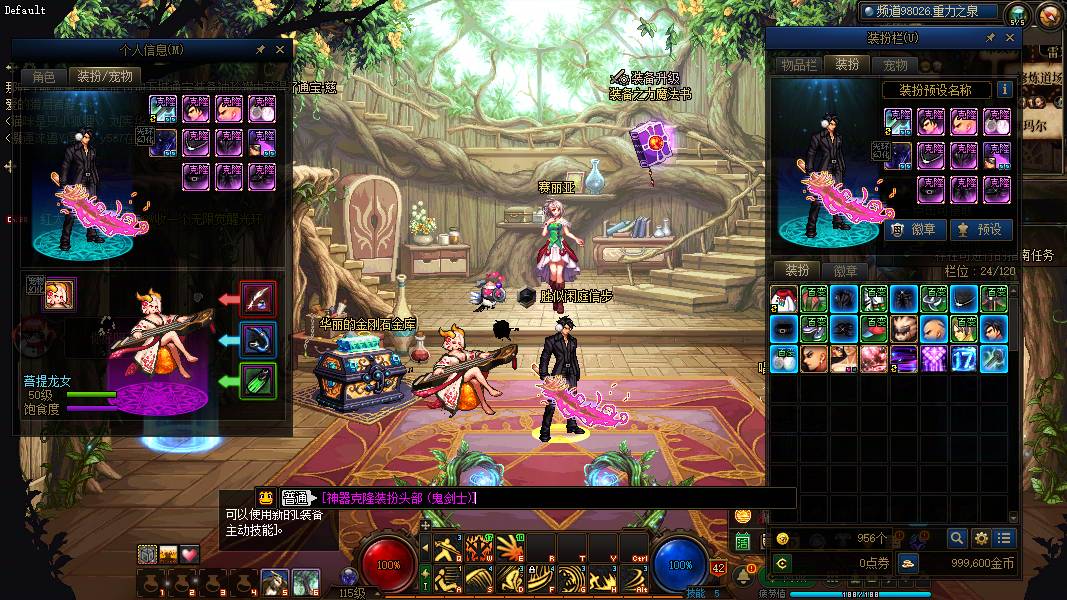Open the 预设 preset button
The width and height of the screenshot is (1067, 600).
(980, 229)
